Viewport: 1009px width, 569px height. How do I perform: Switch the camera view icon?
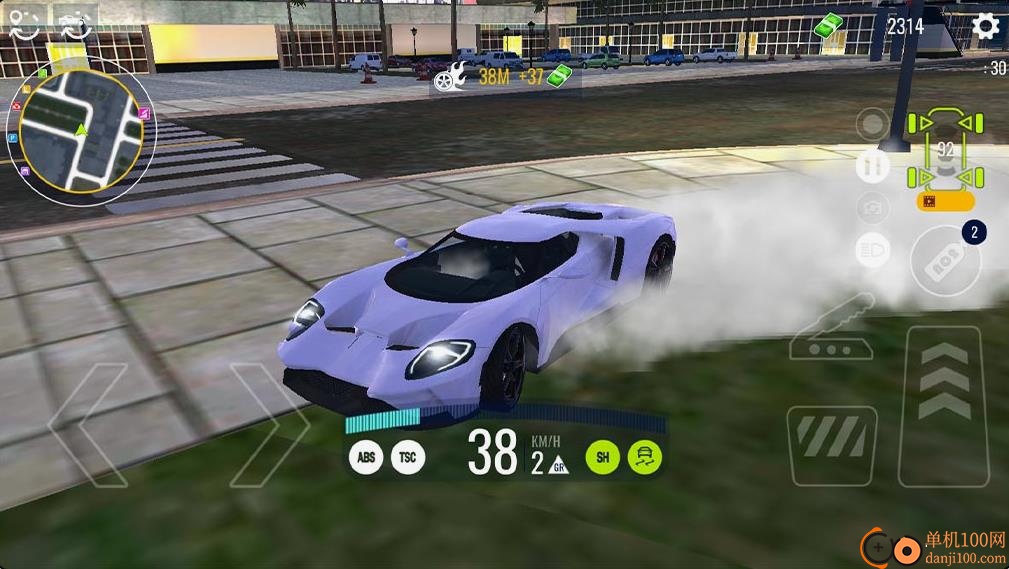[873, 208]
